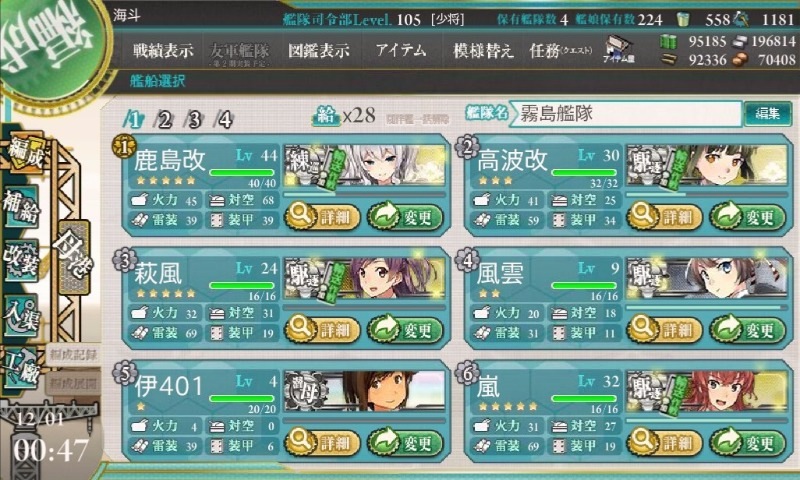
Task: Change the ship 嵐 with 変更
Action: coord(741,442)
